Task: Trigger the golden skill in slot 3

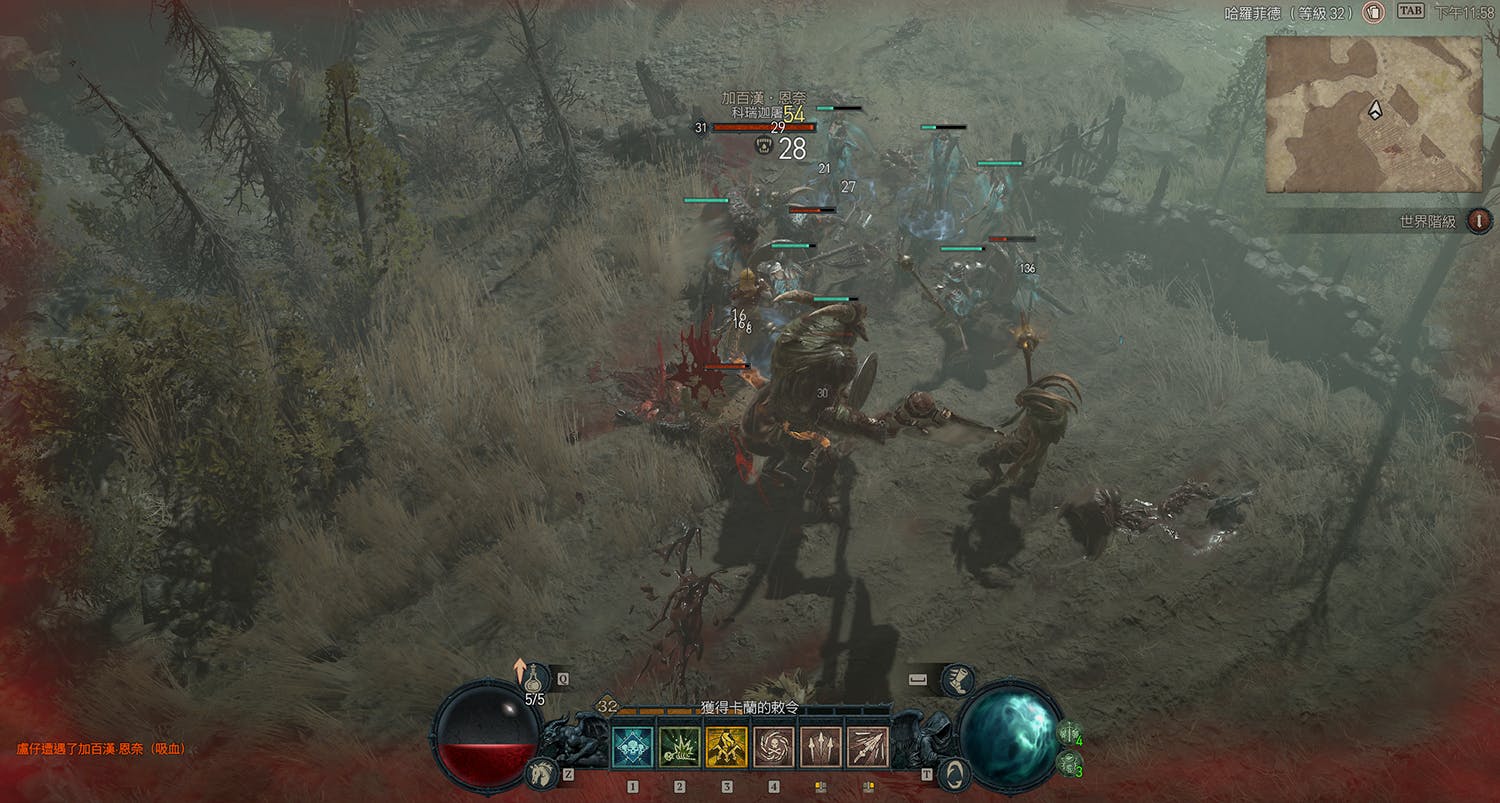Action: click(727, 747)
